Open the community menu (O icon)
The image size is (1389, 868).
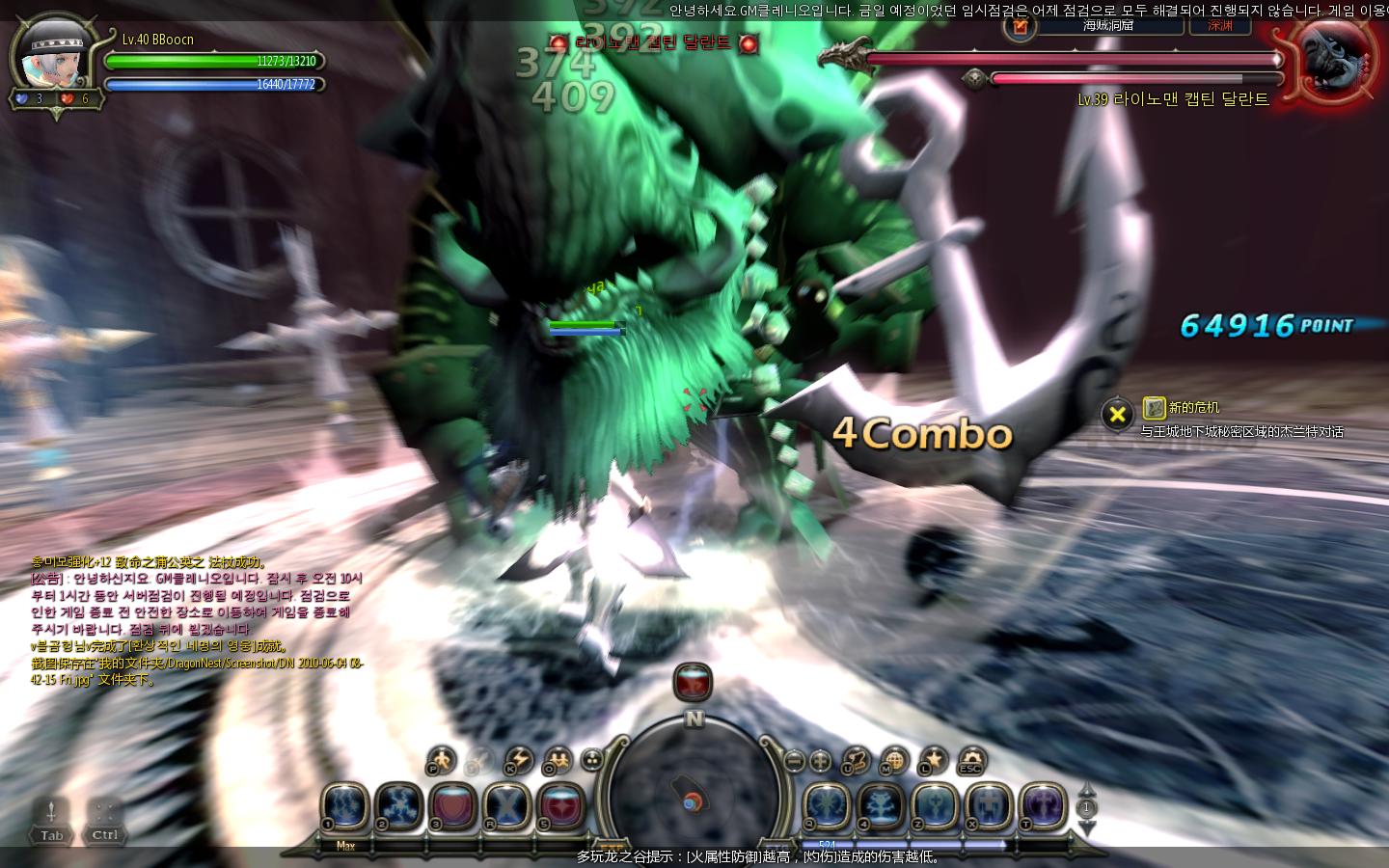click(558, 760)
